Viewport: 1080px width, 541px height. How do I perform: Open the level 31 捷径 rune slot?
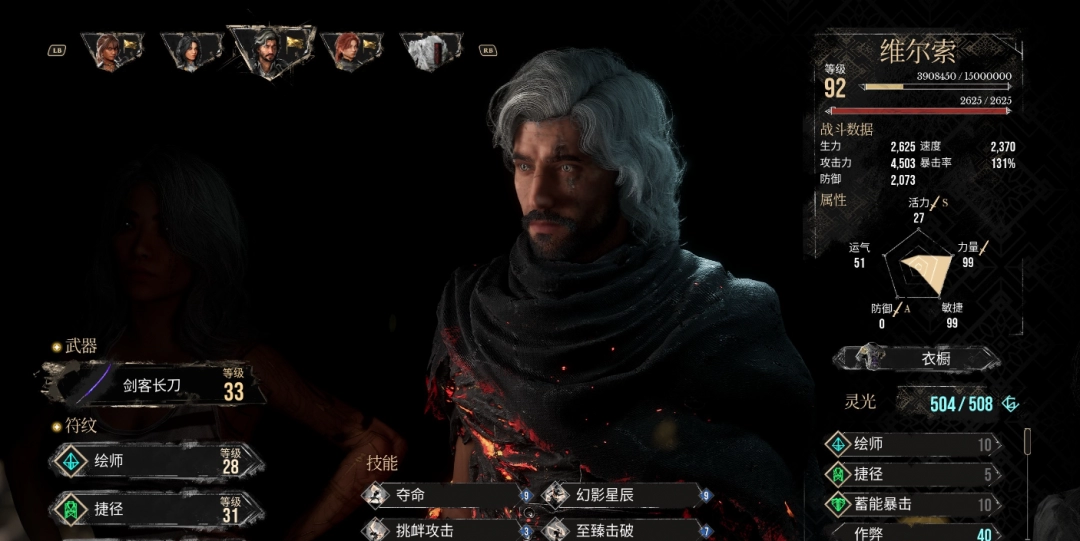(x=155, y=510)
